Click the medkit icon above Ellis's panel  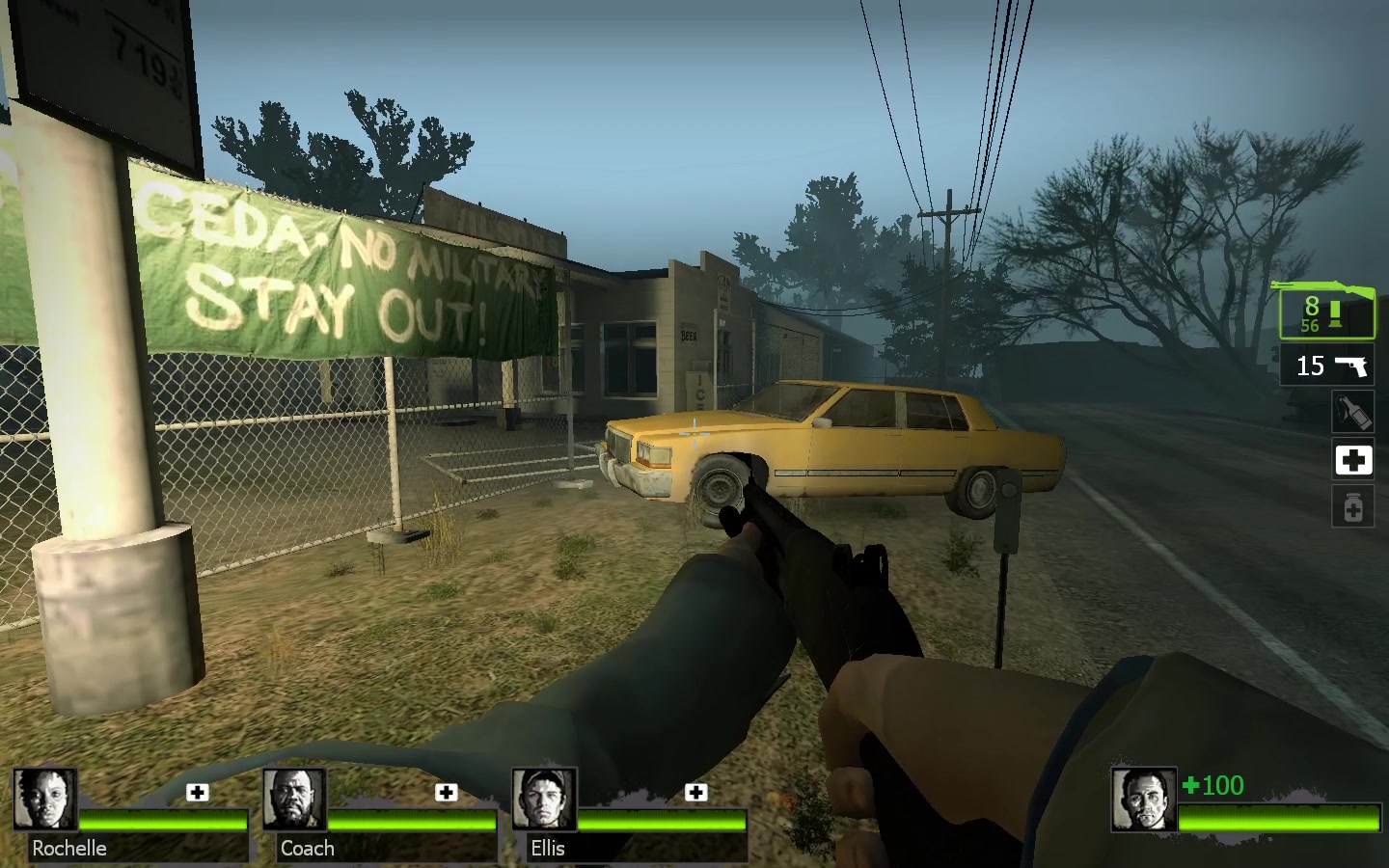click(695, 793)
